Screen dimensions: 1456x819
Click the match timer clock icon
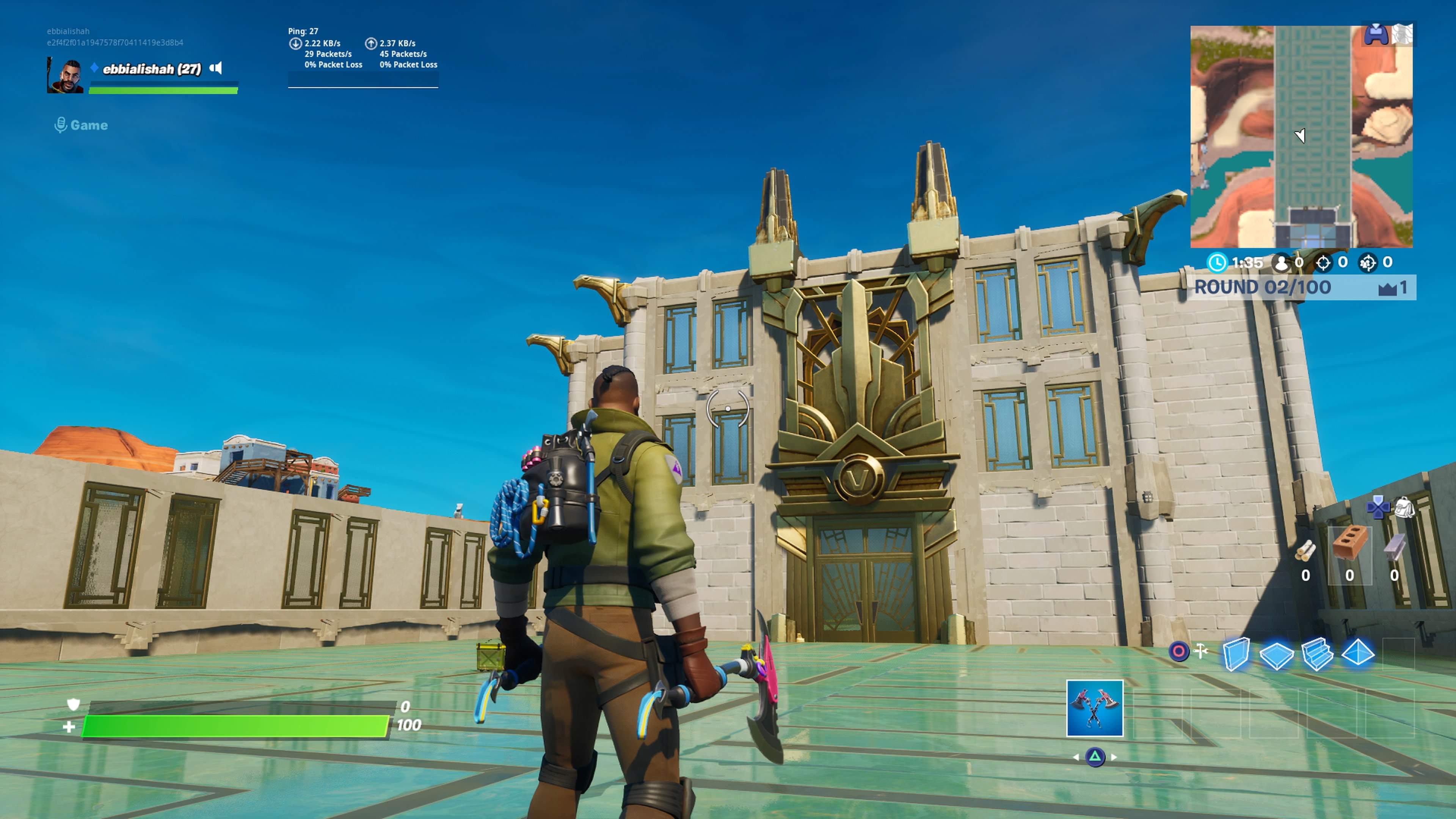[x=1218, y=262]
